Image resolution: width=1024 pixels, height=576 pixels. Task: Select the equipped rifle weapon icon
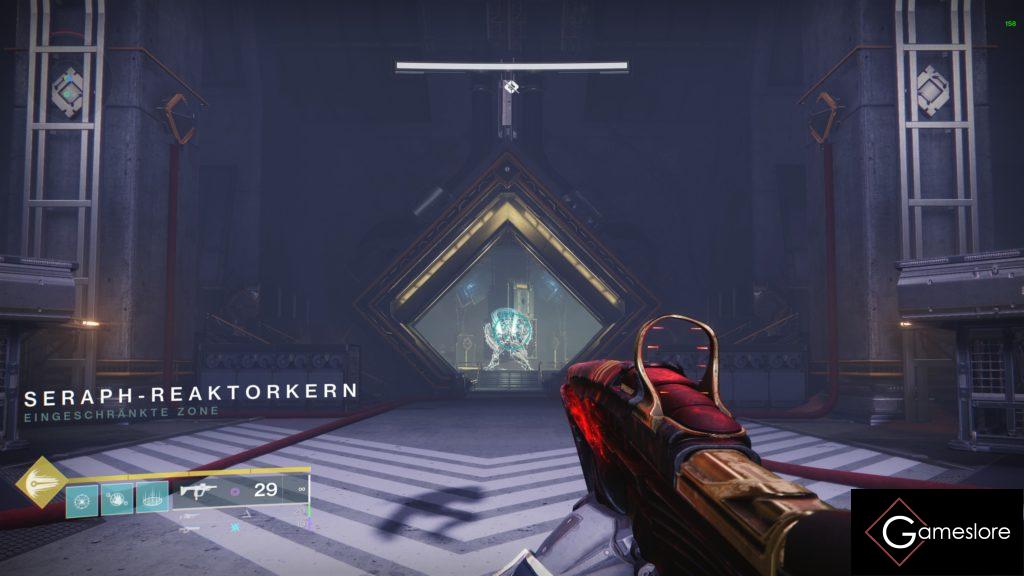tap(198, 491)
